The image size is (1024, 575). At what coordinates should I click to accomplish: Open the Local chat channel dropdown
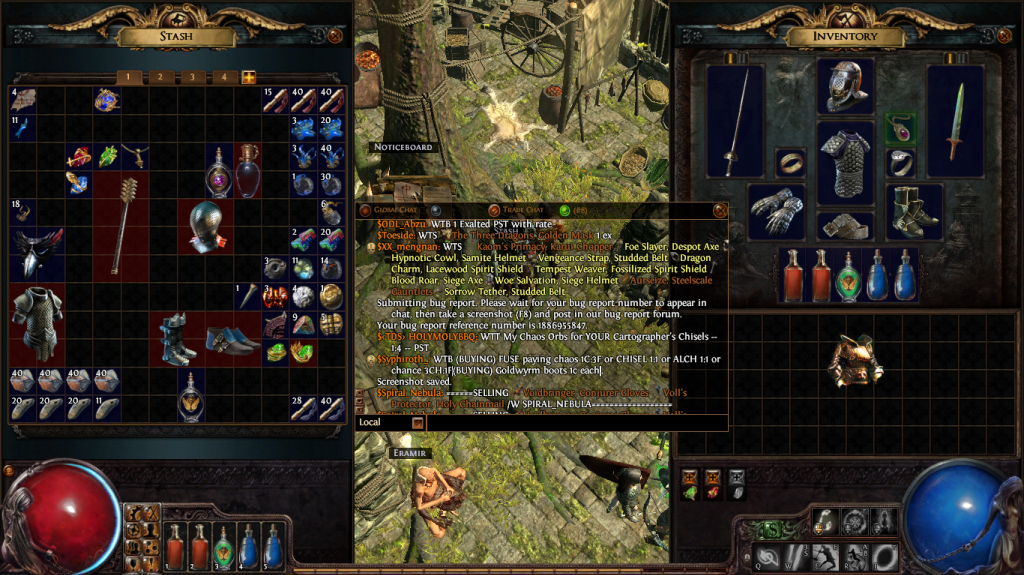(417, 423)
